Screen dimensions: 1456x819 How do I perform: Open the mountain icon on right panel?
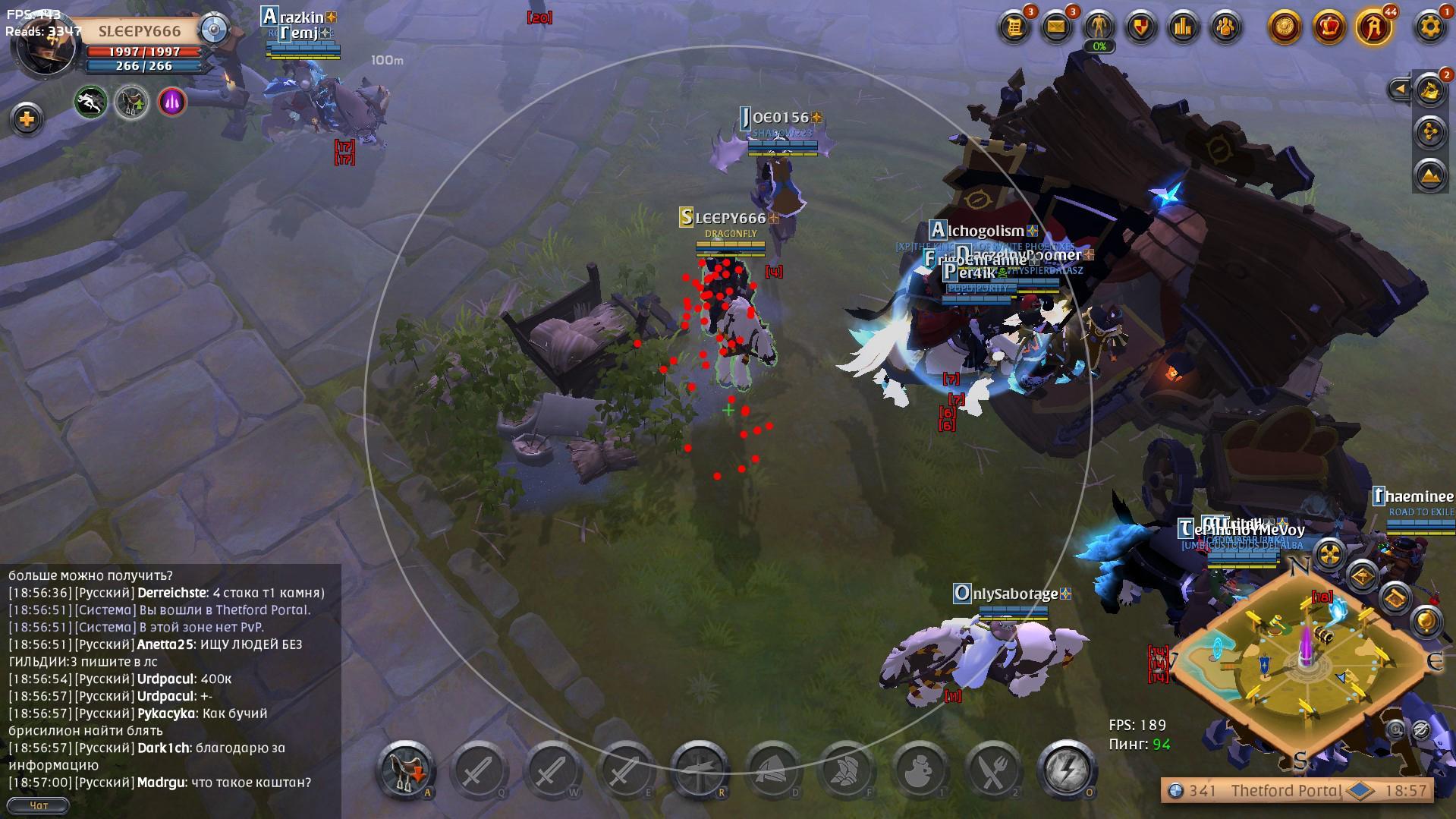click(1429, 175)
